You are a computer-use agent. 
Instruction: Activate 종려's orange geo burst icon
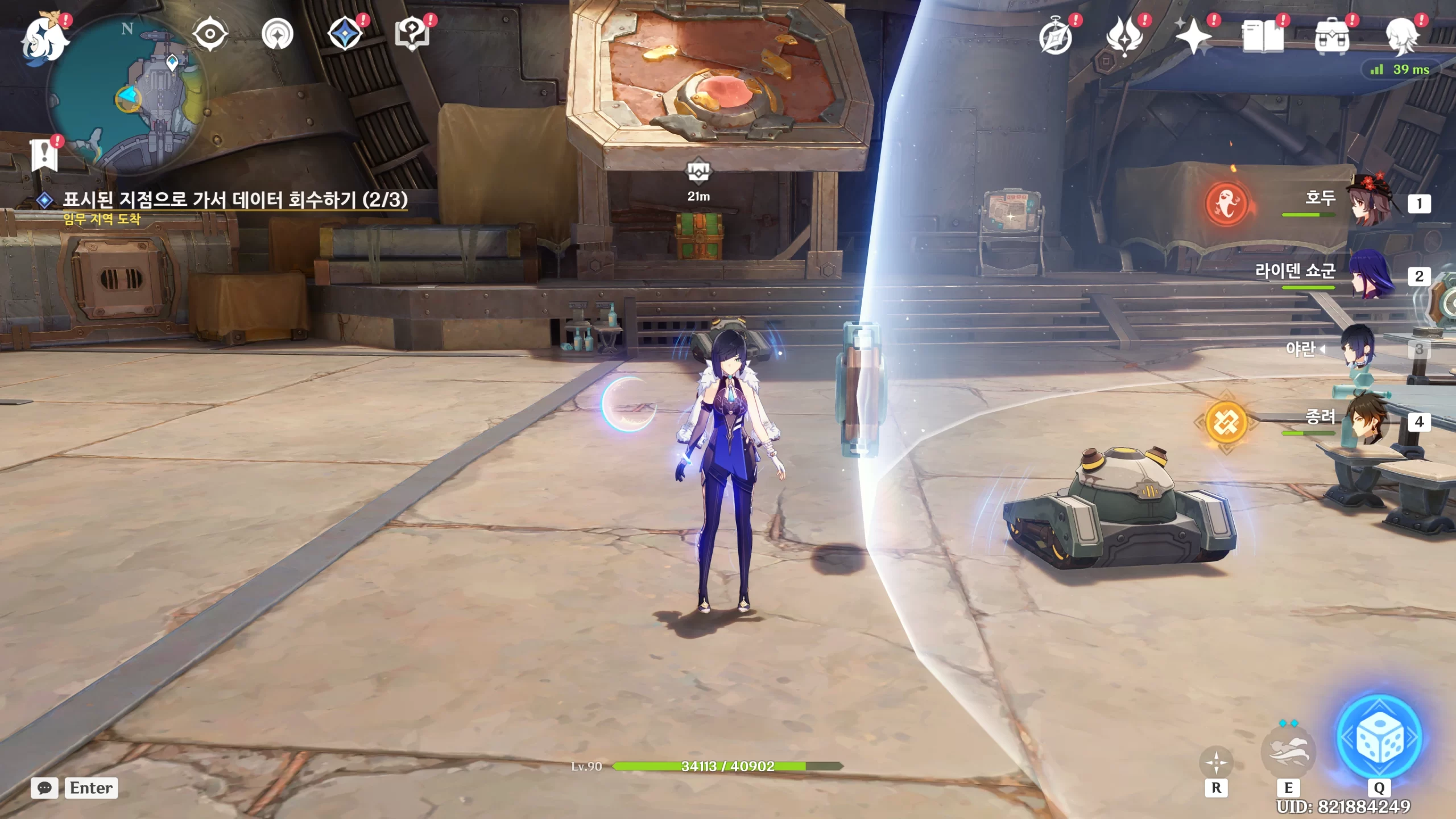(x=1226, y=422)
